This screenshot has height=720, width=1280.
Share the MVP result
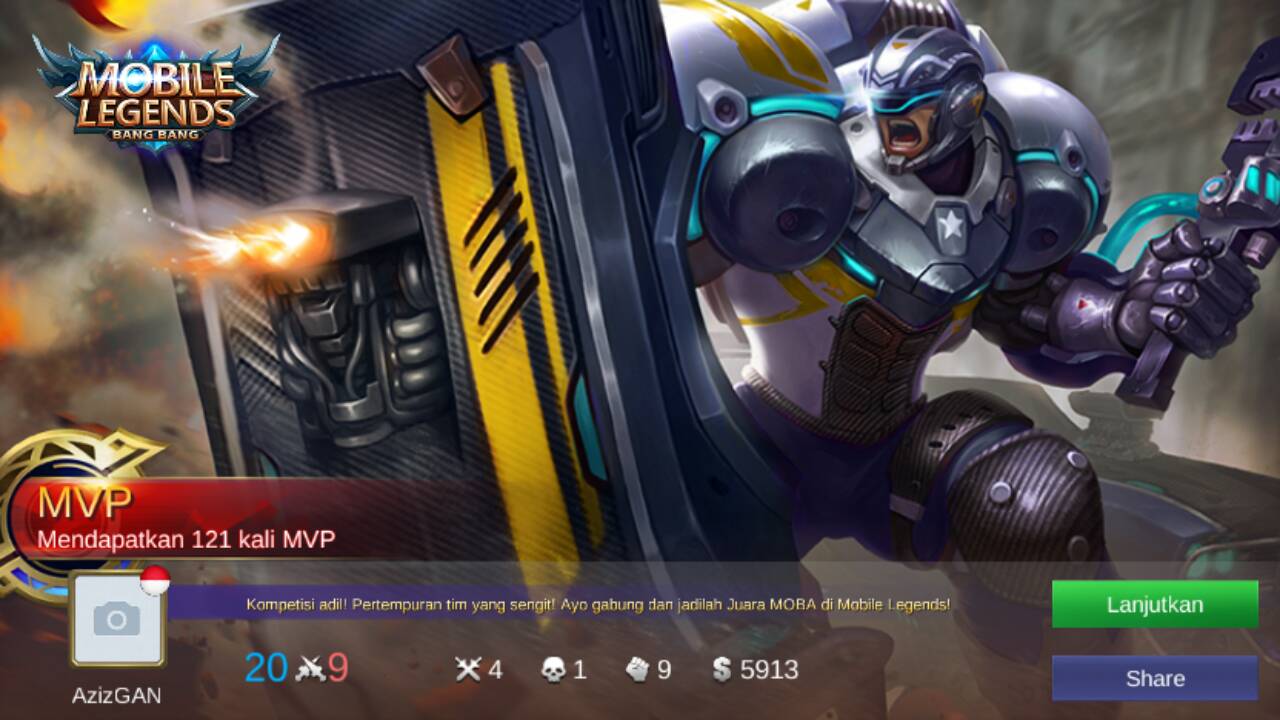coord(1154,678)
